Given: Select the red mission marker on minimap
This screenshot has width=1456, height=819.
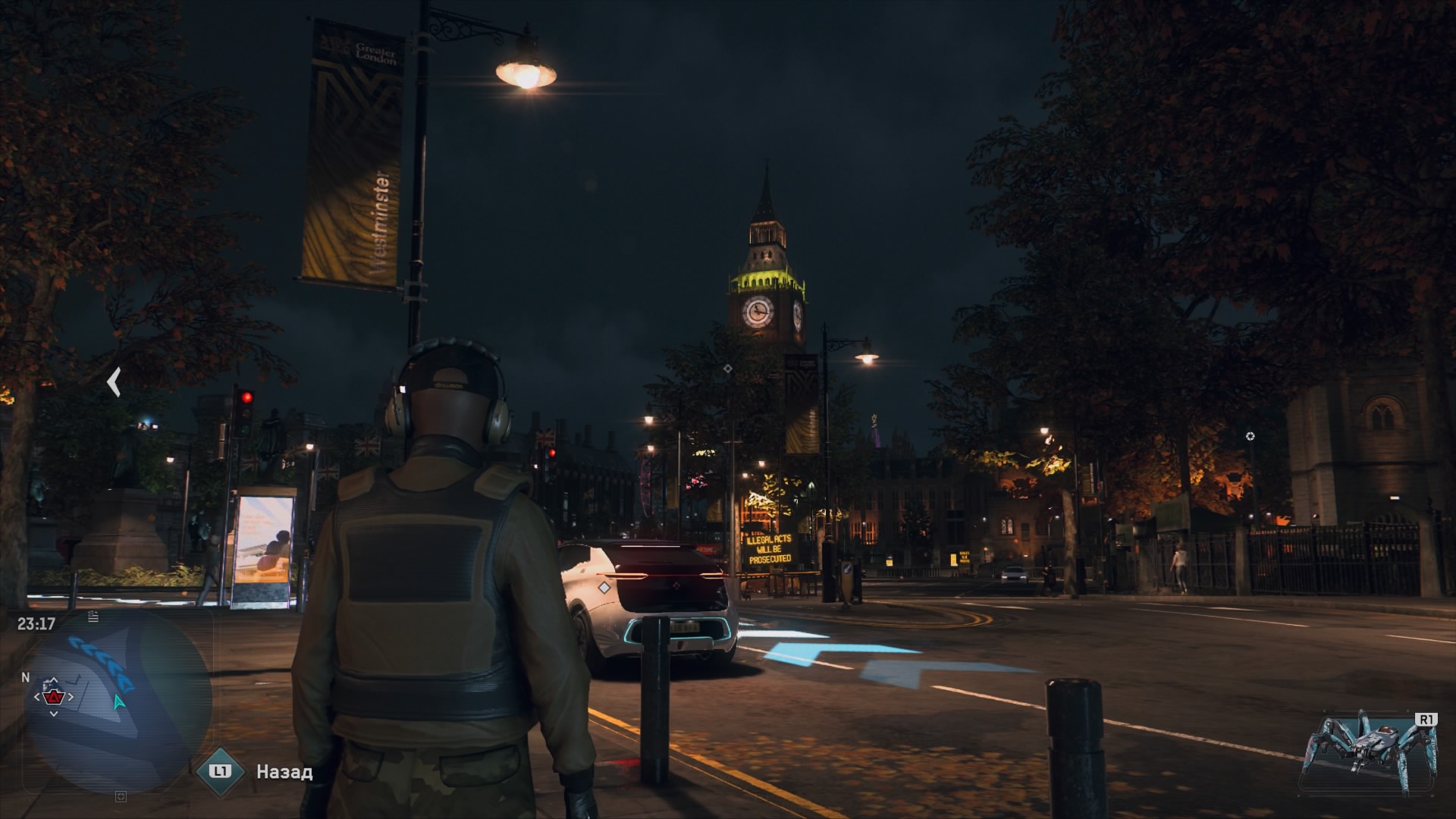Looking at the screenshot, I should 53,696.
